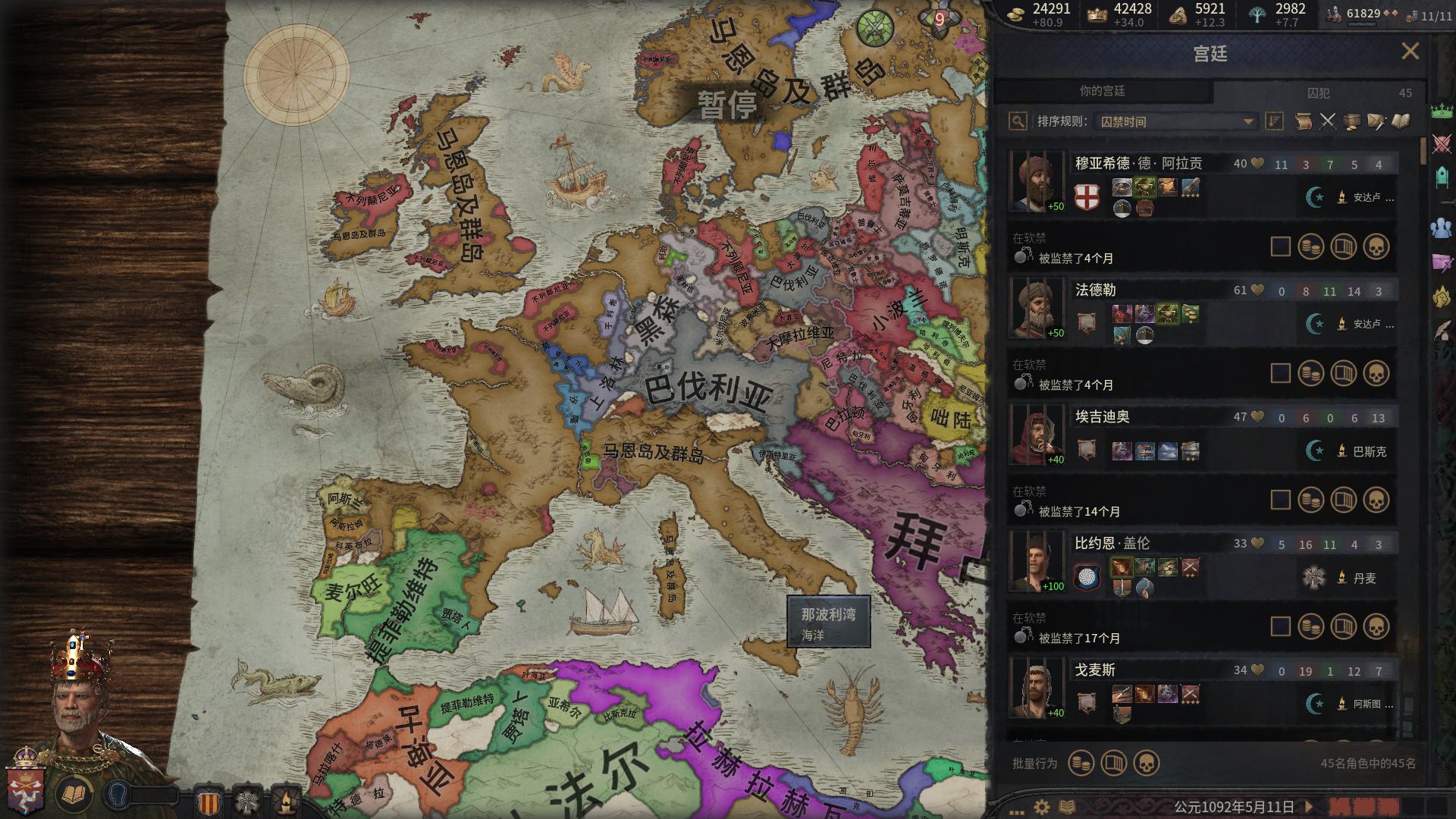Open the red alert badge showing 9
The image size is (1456, 819).
(939, 20)
